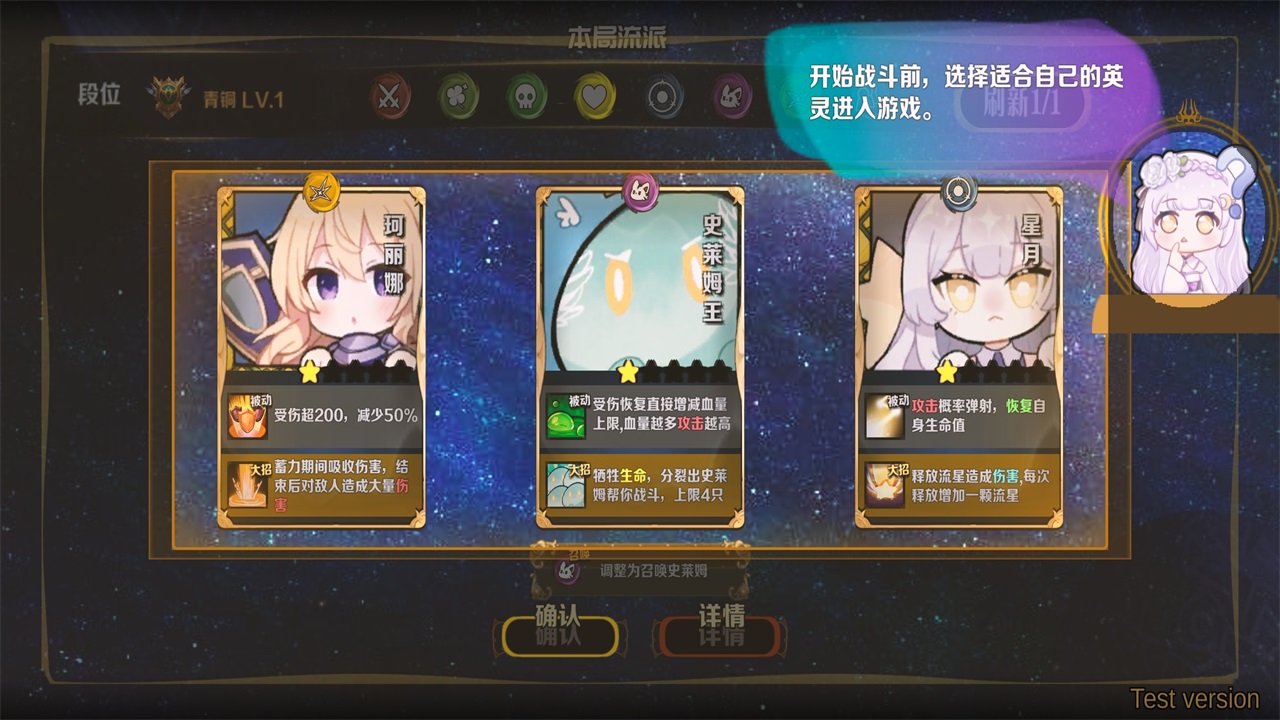Pick the 星月 hero card
This screenshot has width=1280, height=720.
point(958,290)
